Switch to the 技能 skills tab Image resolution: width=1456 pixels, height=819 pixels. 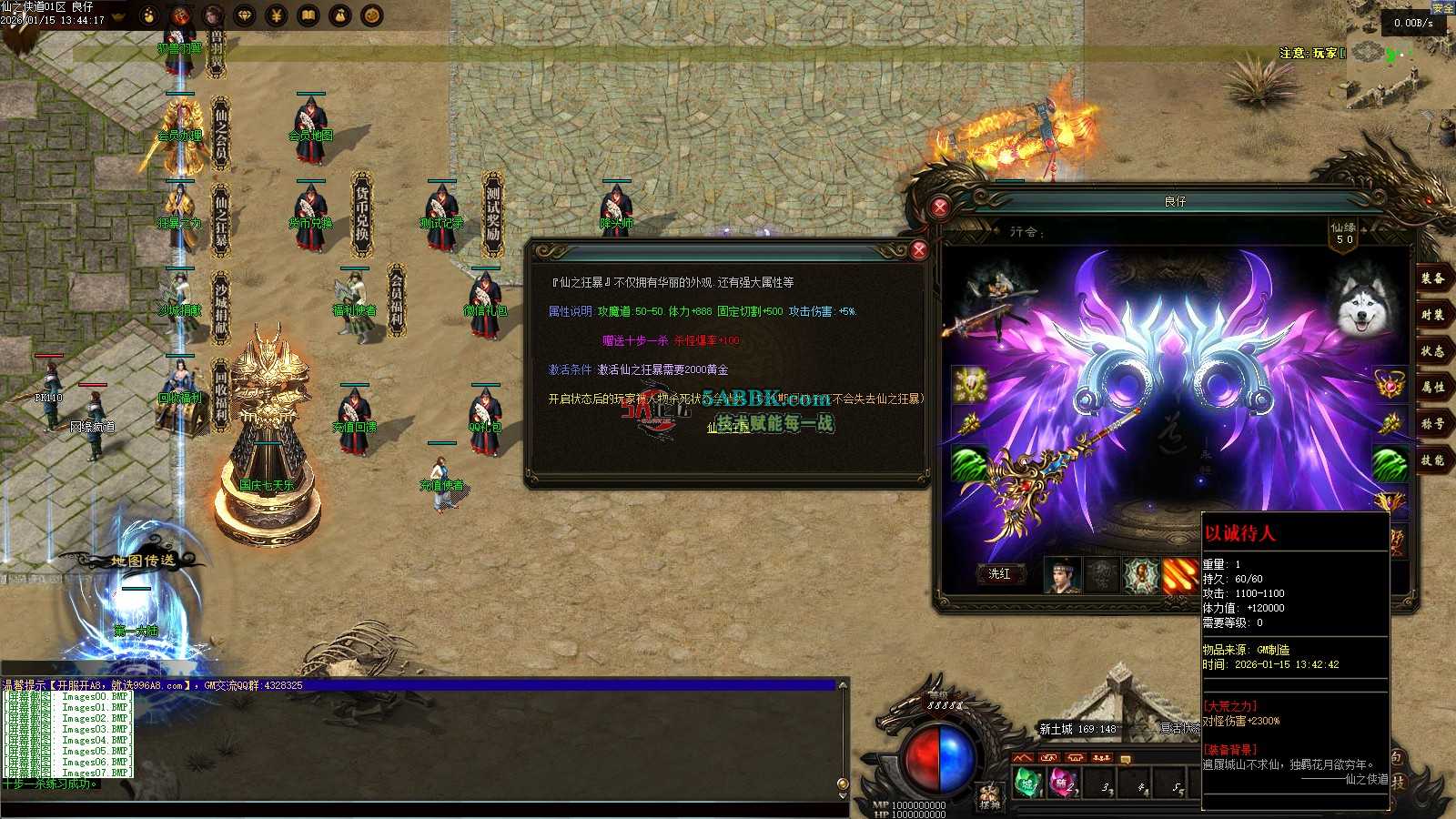tap(1432, 460)
